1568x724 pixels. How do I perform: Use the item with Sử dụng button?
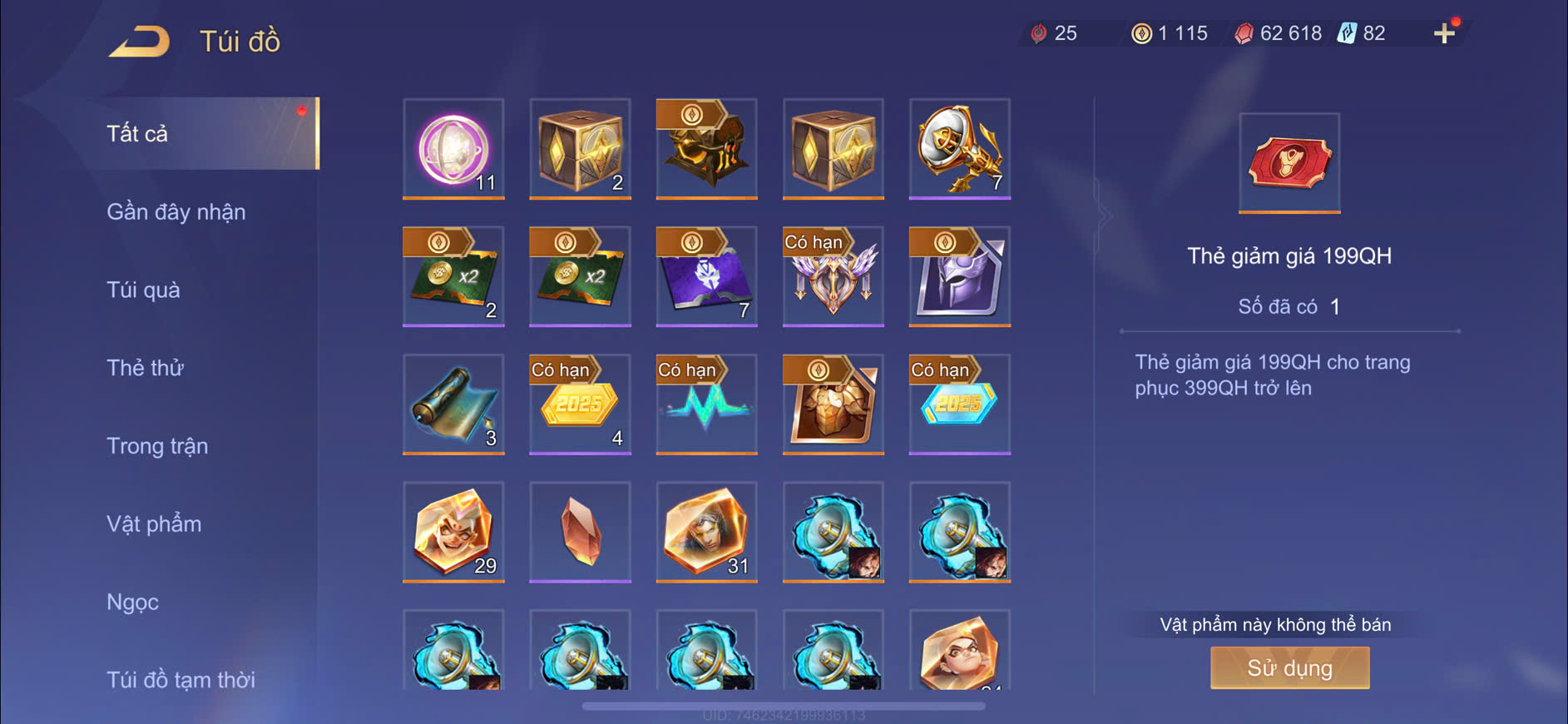pos(1289,667)
